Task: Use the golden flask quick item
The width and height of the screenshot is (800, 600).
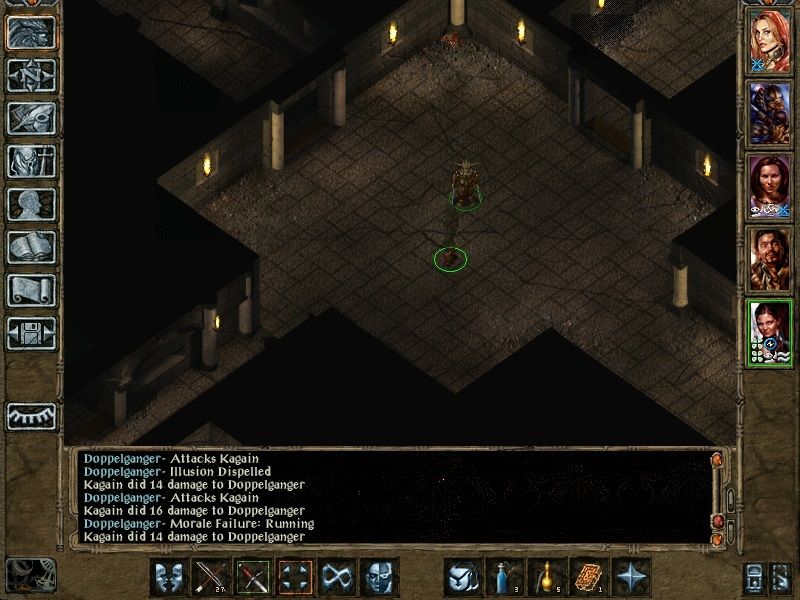Action: pos(544,578)
